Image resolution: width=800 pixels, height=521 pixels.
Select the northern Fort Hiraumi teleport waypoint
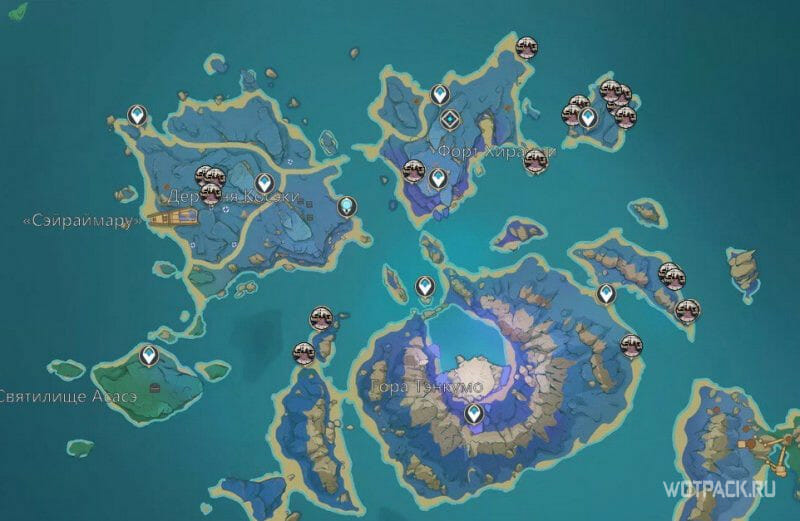(439, 96)
